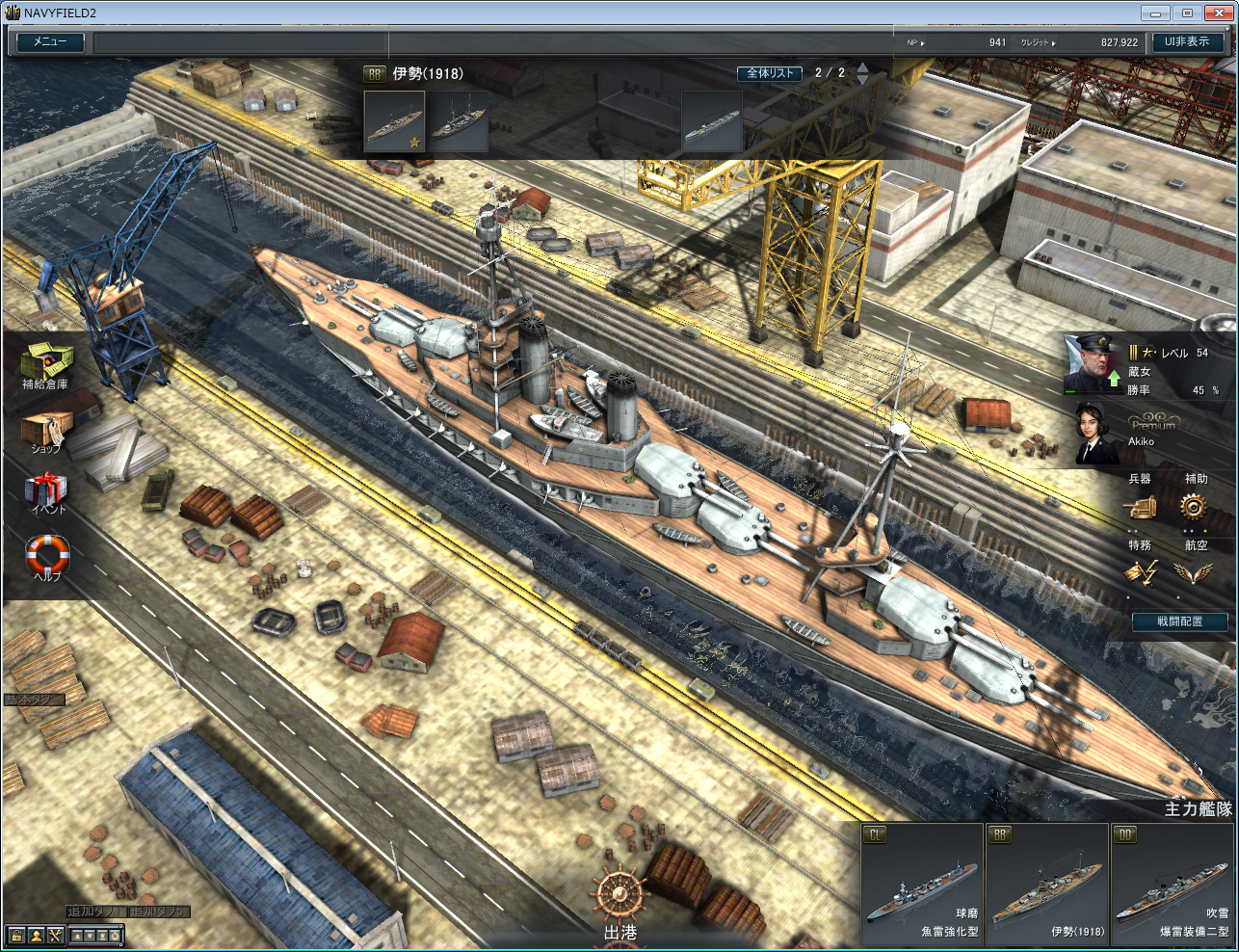Choose the grey destroyer thumbnail in ship list
Image resolution: width=1239 pixels, height=952 pixels.
click(x=712, y=122)
